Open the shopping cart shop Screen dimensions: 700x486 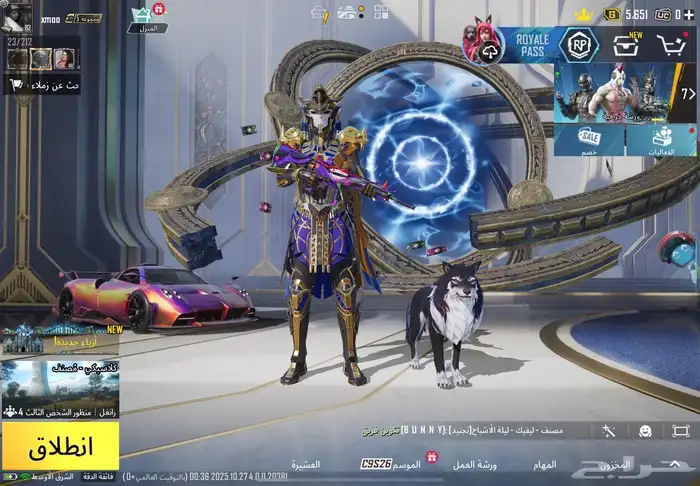pos(672,45)
